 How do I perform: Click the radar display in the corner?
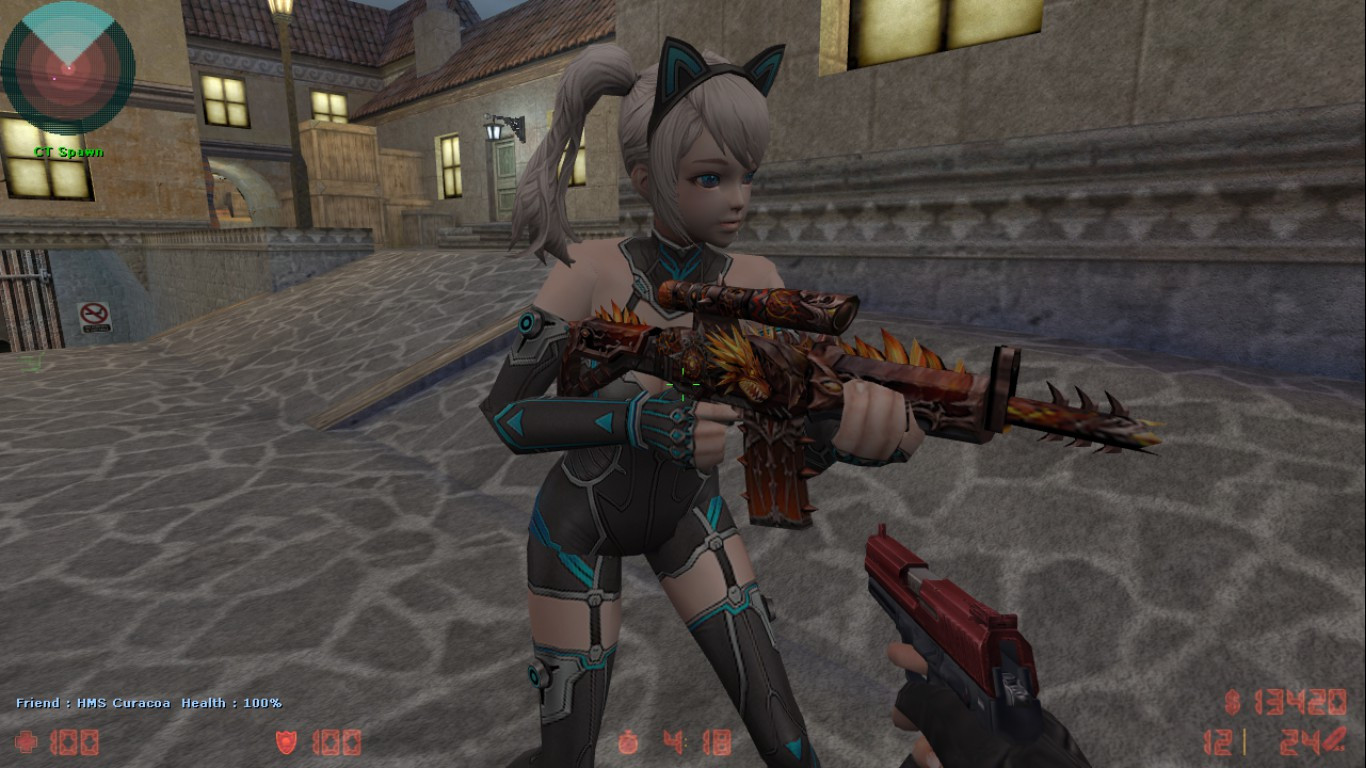tap(68, 68)
